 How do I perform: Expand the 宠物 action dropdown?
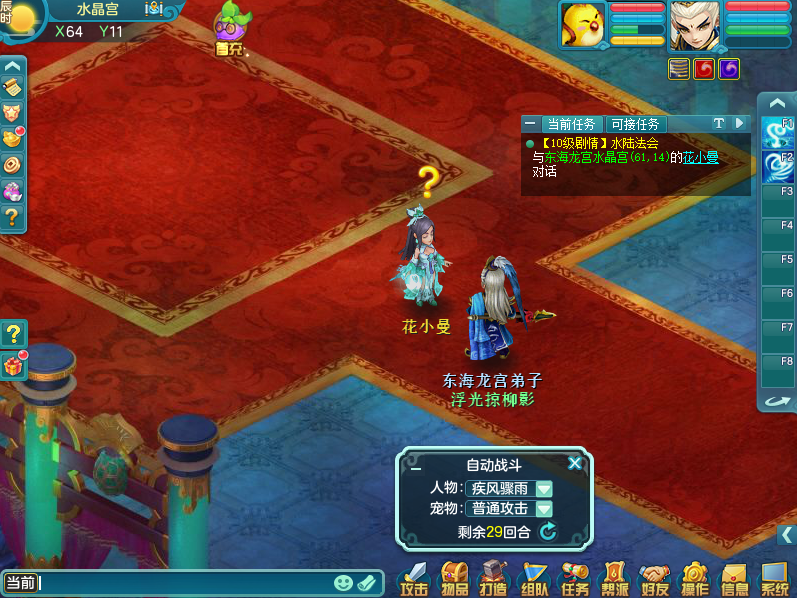[544, 508]
